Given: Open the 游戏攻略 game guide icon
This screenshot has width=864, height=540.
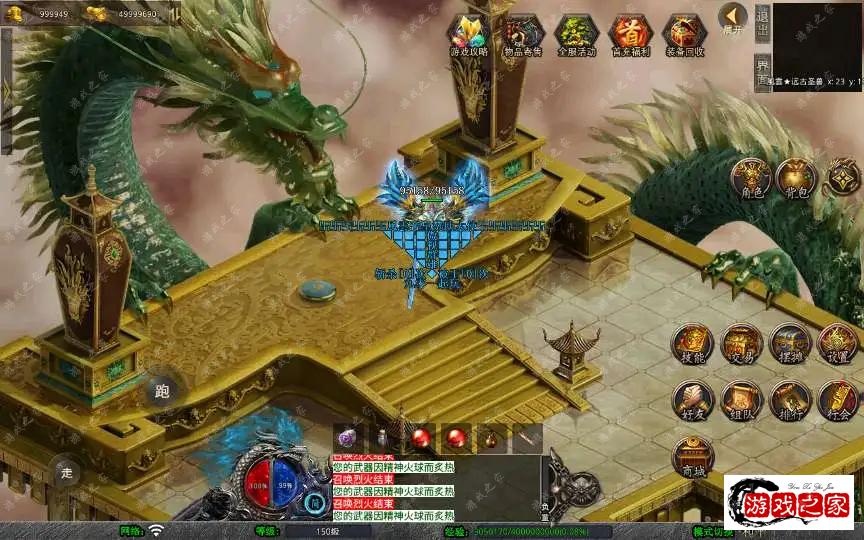Looking at the screenshot, I should [468, 34].
